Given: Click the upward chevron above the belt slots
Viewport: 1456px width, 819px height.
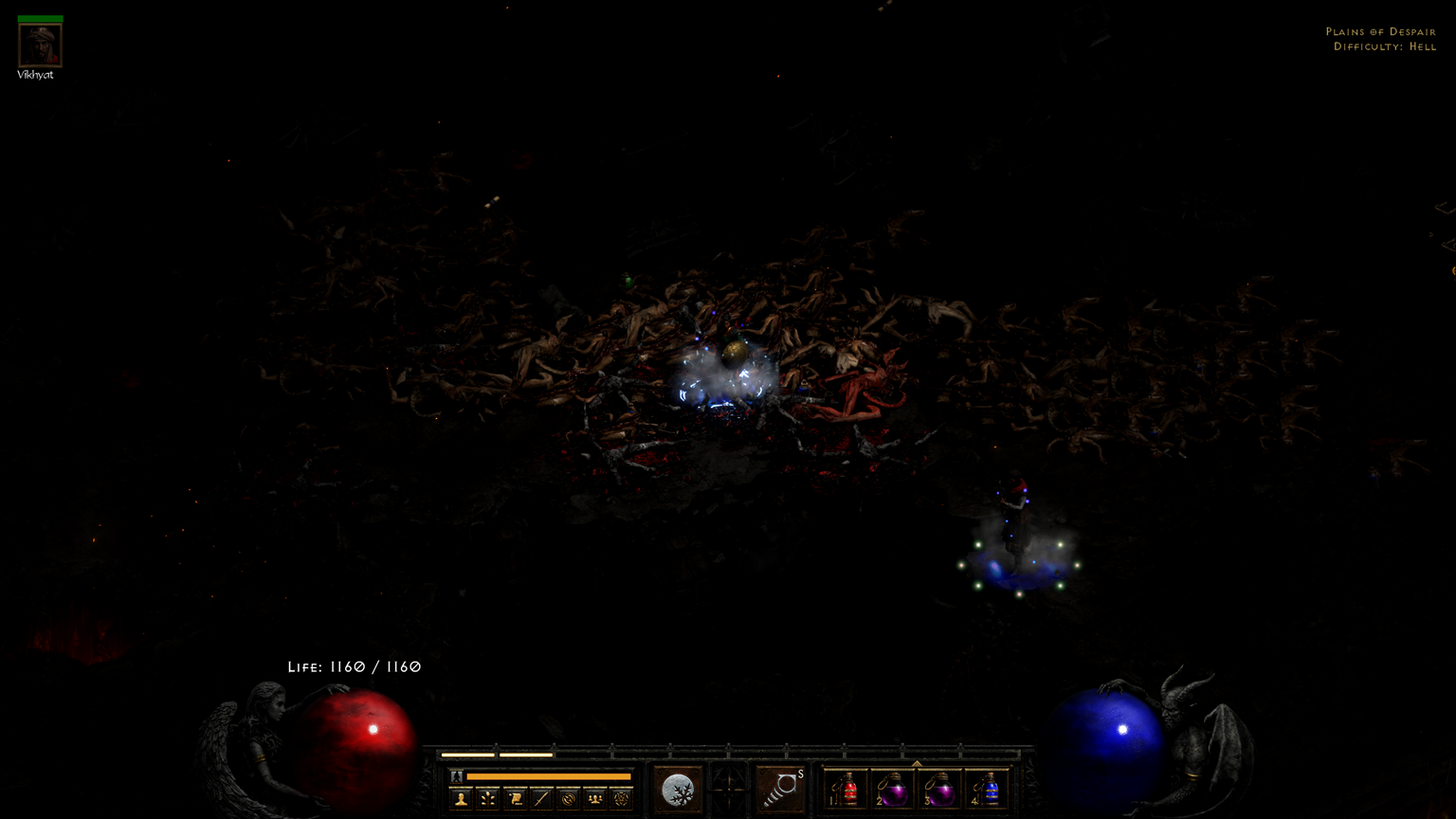Looking at the screenshot, I should (x=918, y=761).
